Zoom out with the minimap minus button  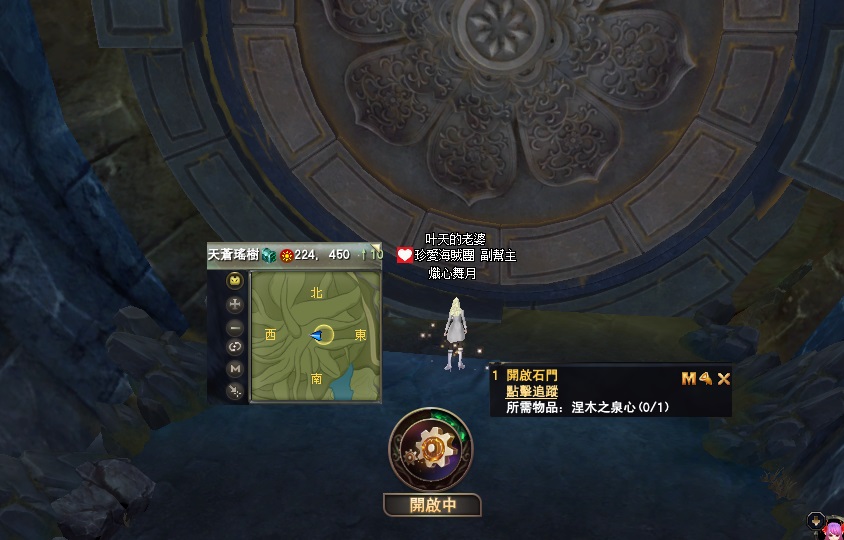click(x=235, y=327)
